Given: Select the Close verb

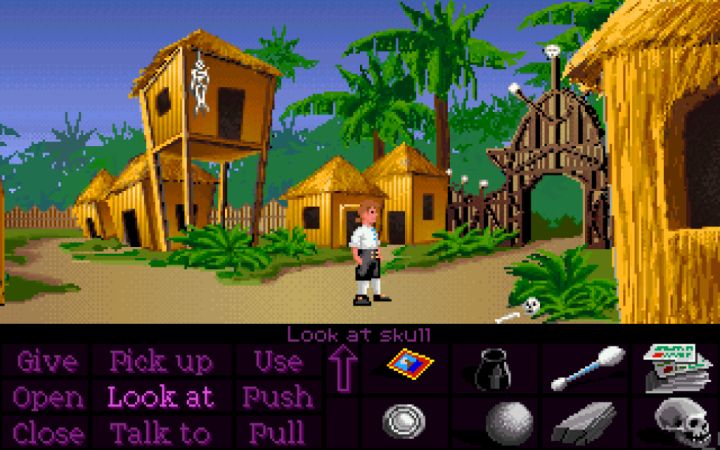Looking at the screenshot, I should coord(48,433).
